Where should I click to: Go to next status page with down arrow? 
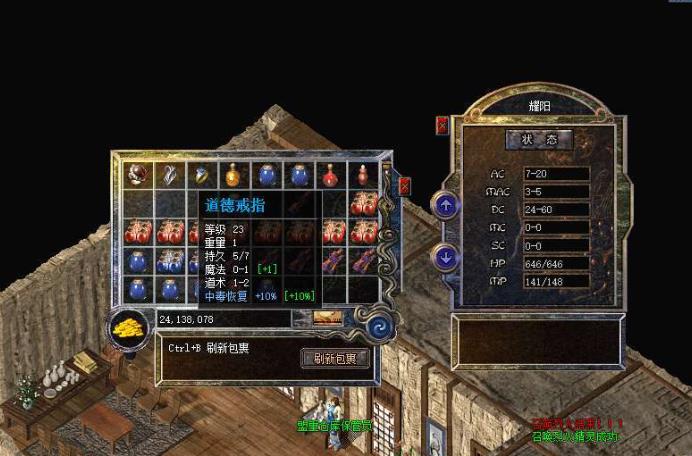[445, 257]
